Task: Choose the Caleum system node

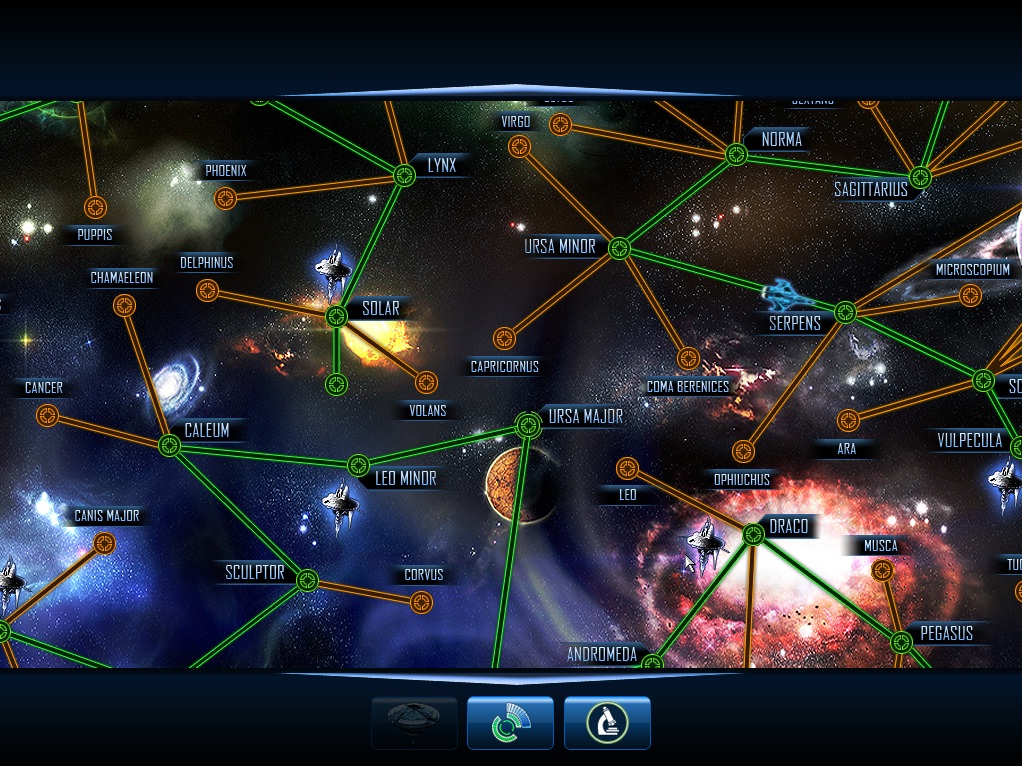Action: click(x=169, y=446)
